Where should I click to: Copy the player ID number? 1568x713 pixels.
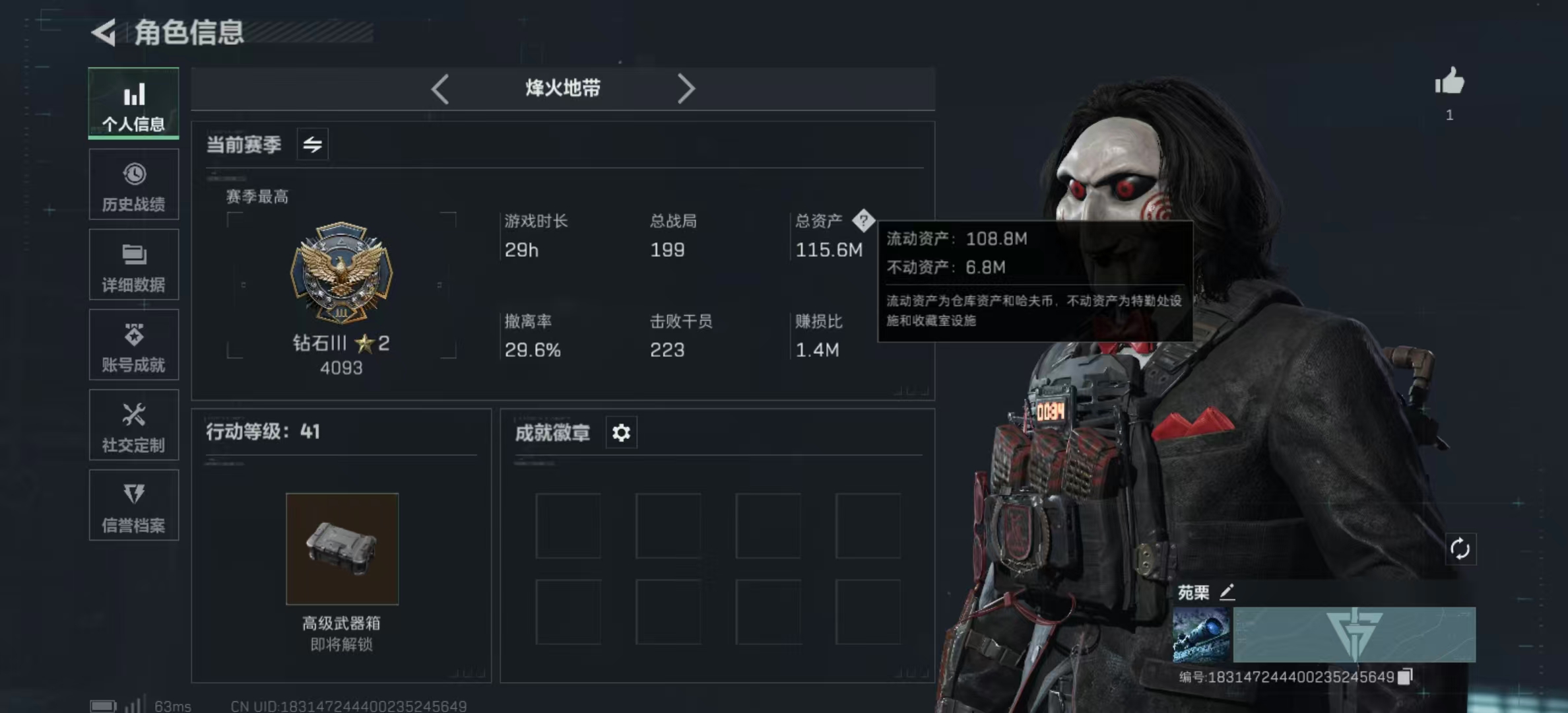(1406, 677)
